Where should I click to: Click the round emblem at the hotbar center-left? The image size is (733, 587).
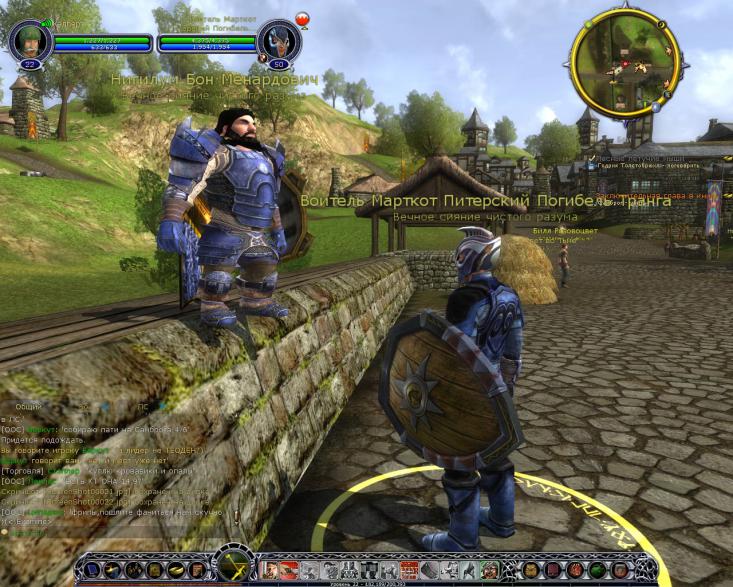point(236,568)
